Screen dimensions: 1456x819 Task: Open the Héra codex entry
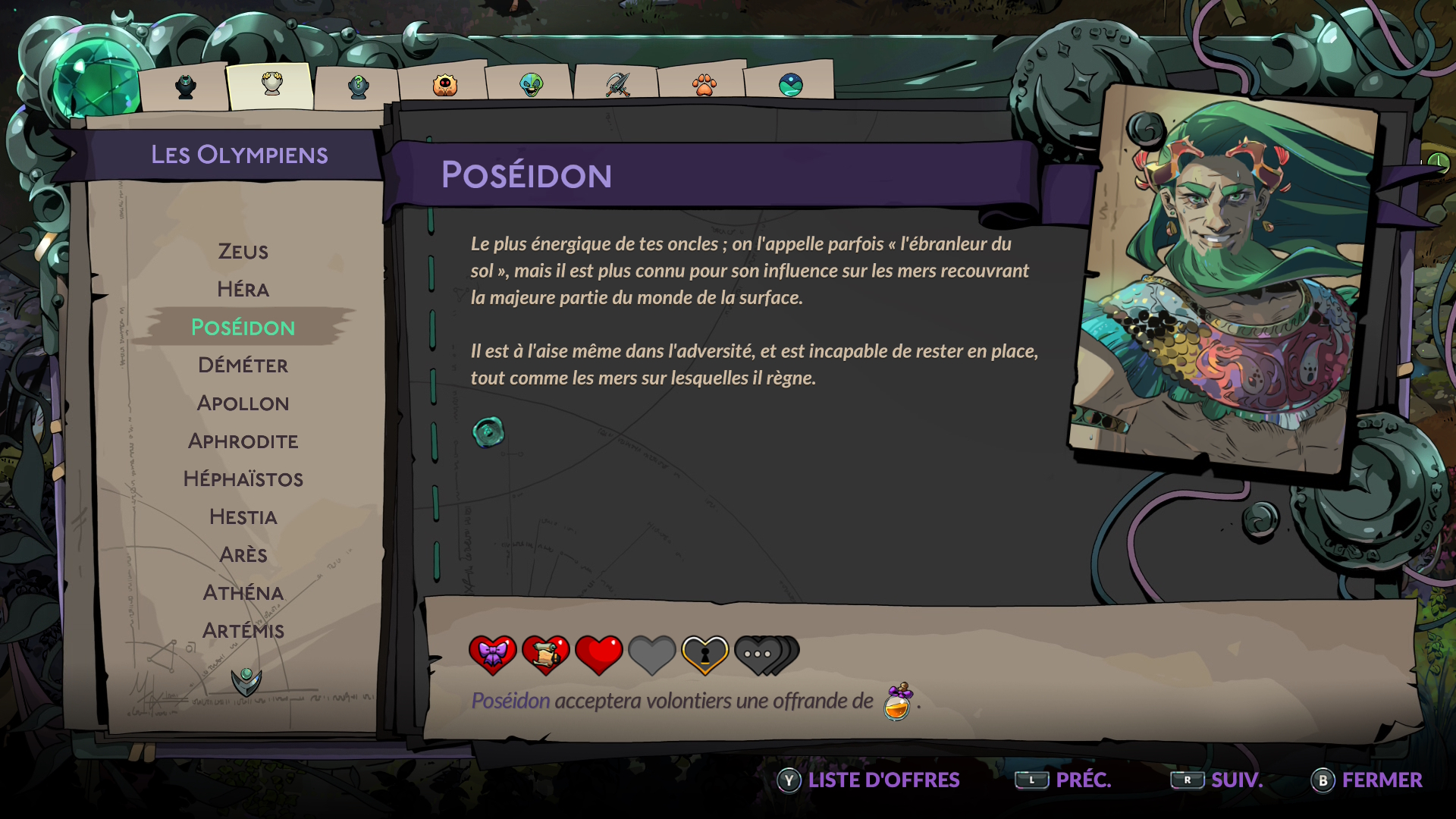[243, 290]
